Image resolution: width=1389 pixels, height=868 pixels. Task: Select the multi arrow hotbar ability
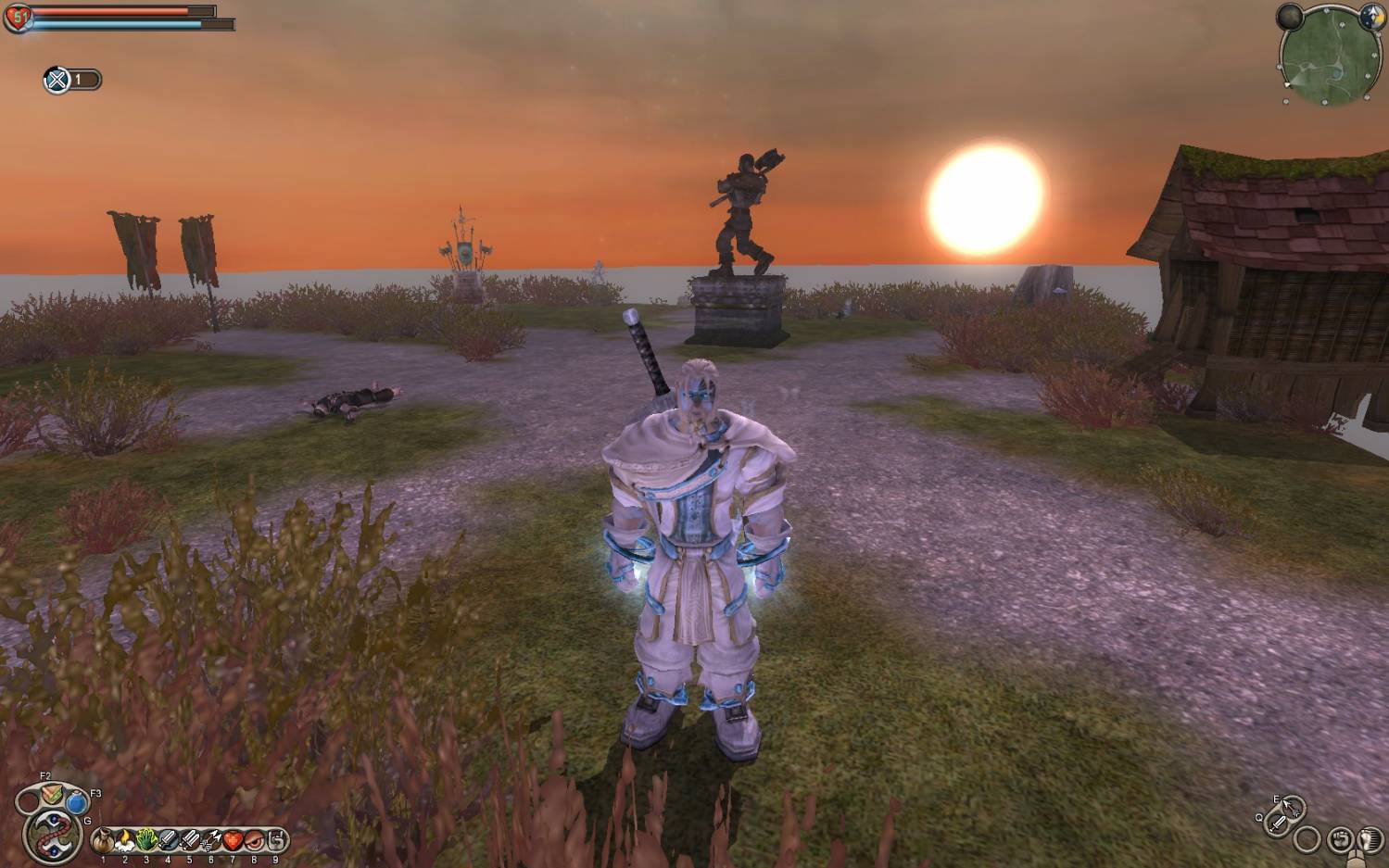click(210, 841)
